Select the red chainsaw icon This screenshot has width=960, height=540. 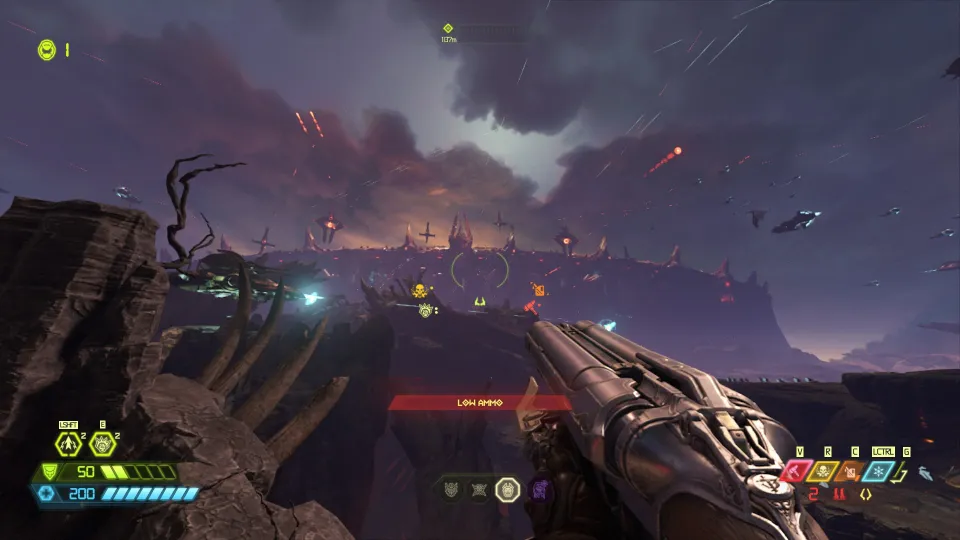[x=796, y=471]
